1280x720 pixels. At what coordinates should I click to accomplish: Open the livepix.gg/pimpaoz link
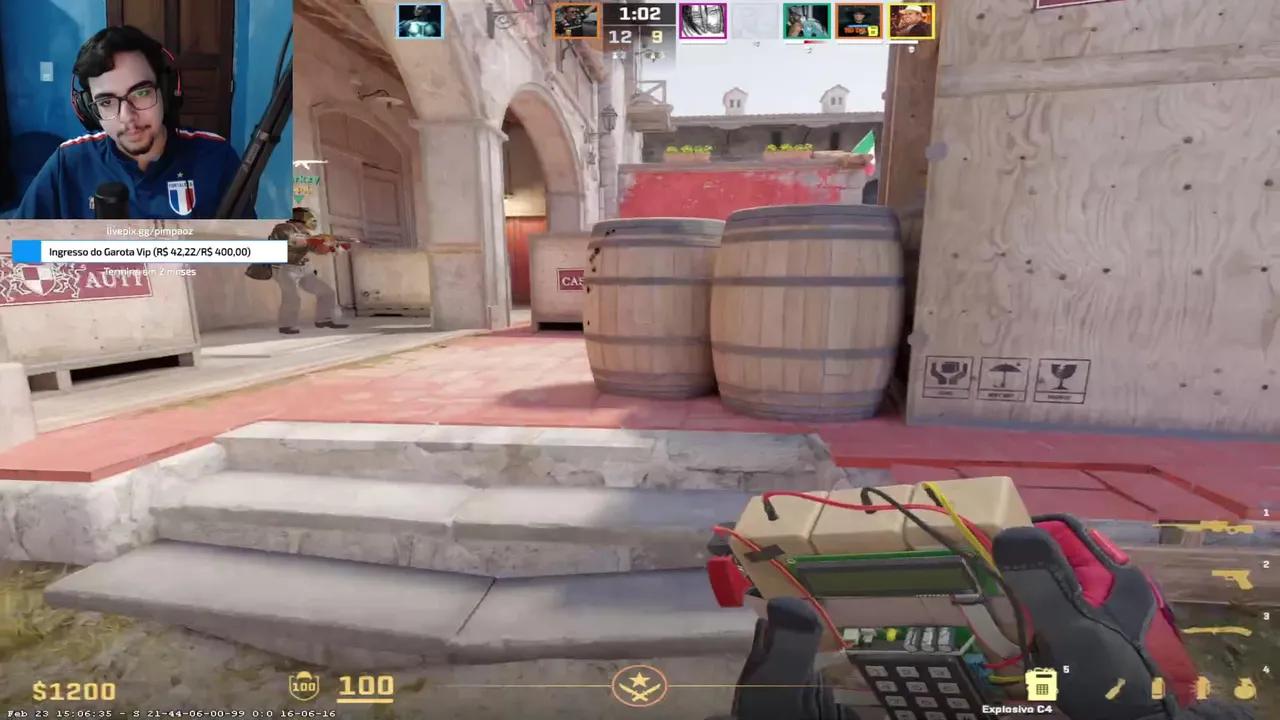coord(148,231)
